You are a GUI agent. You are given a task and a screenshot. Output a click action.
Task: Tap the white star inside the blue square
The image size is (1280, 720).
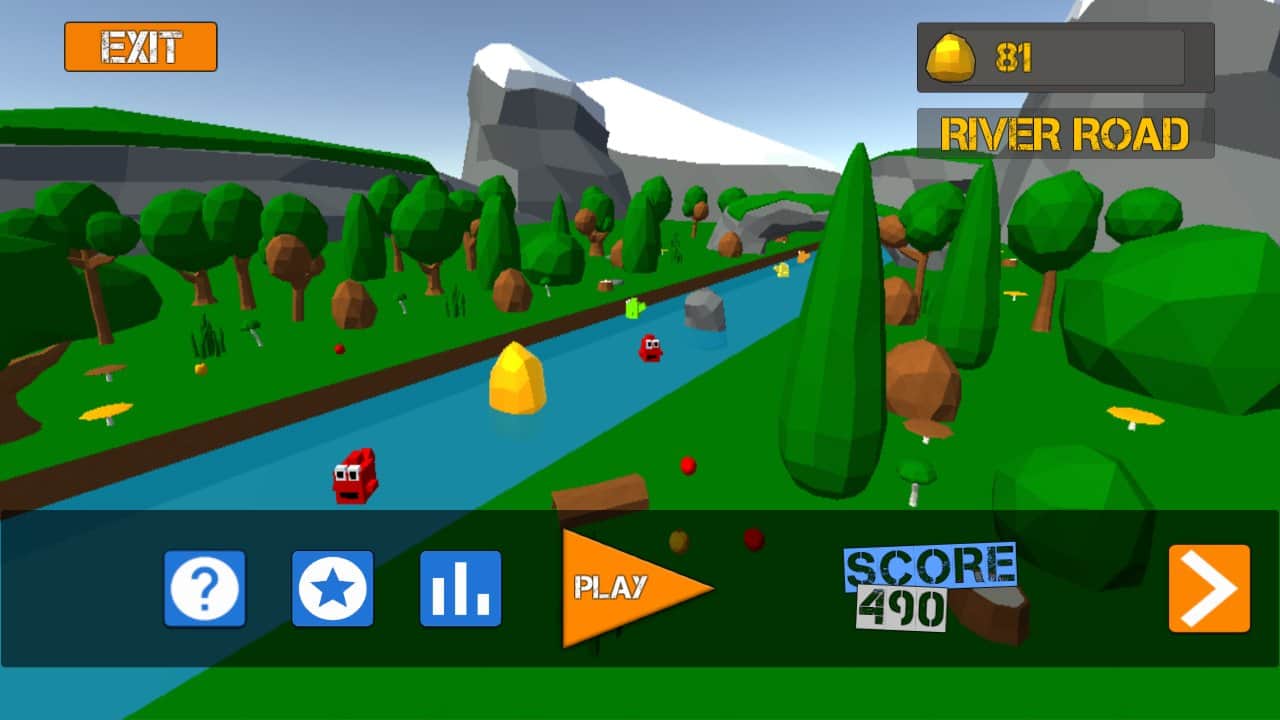coord(332,589)
